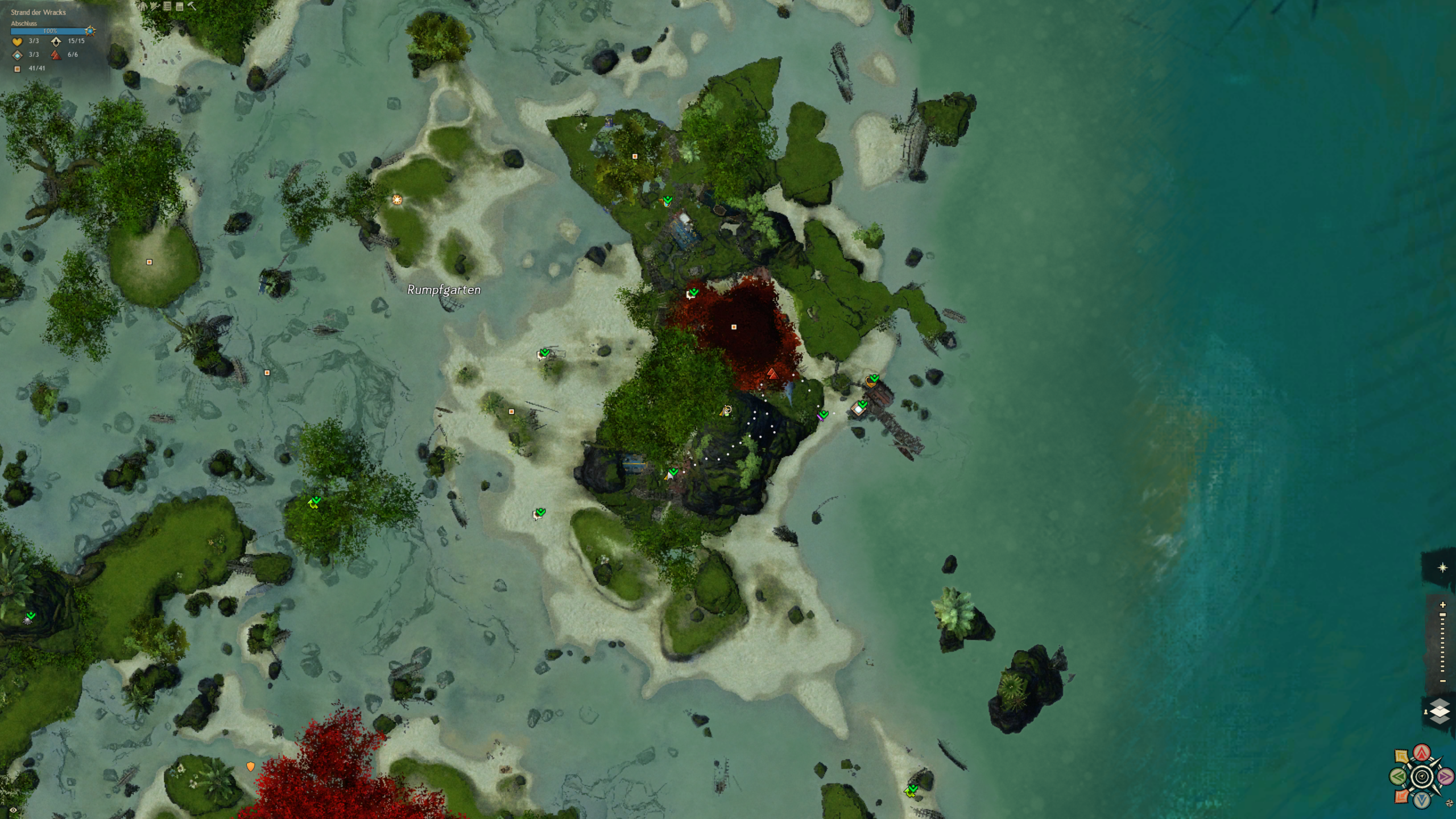1456x819 pixels.
Task: Select the waypoint marker by the pier
Action: click(x=858, y=409)
